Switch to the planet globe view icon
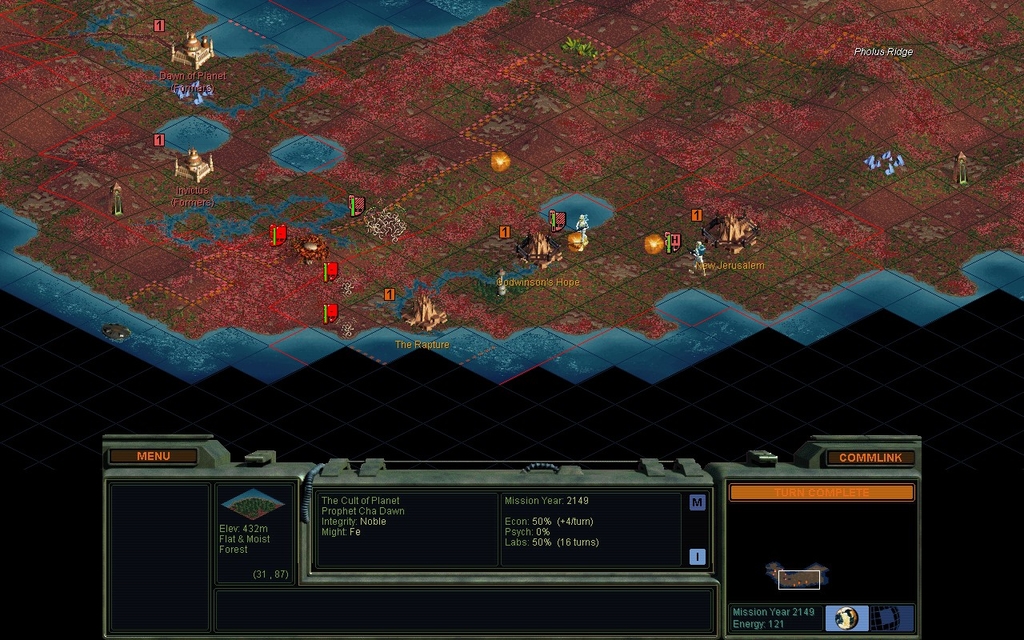The height and width of the screenshot is (640, 1024). [847, 618]
